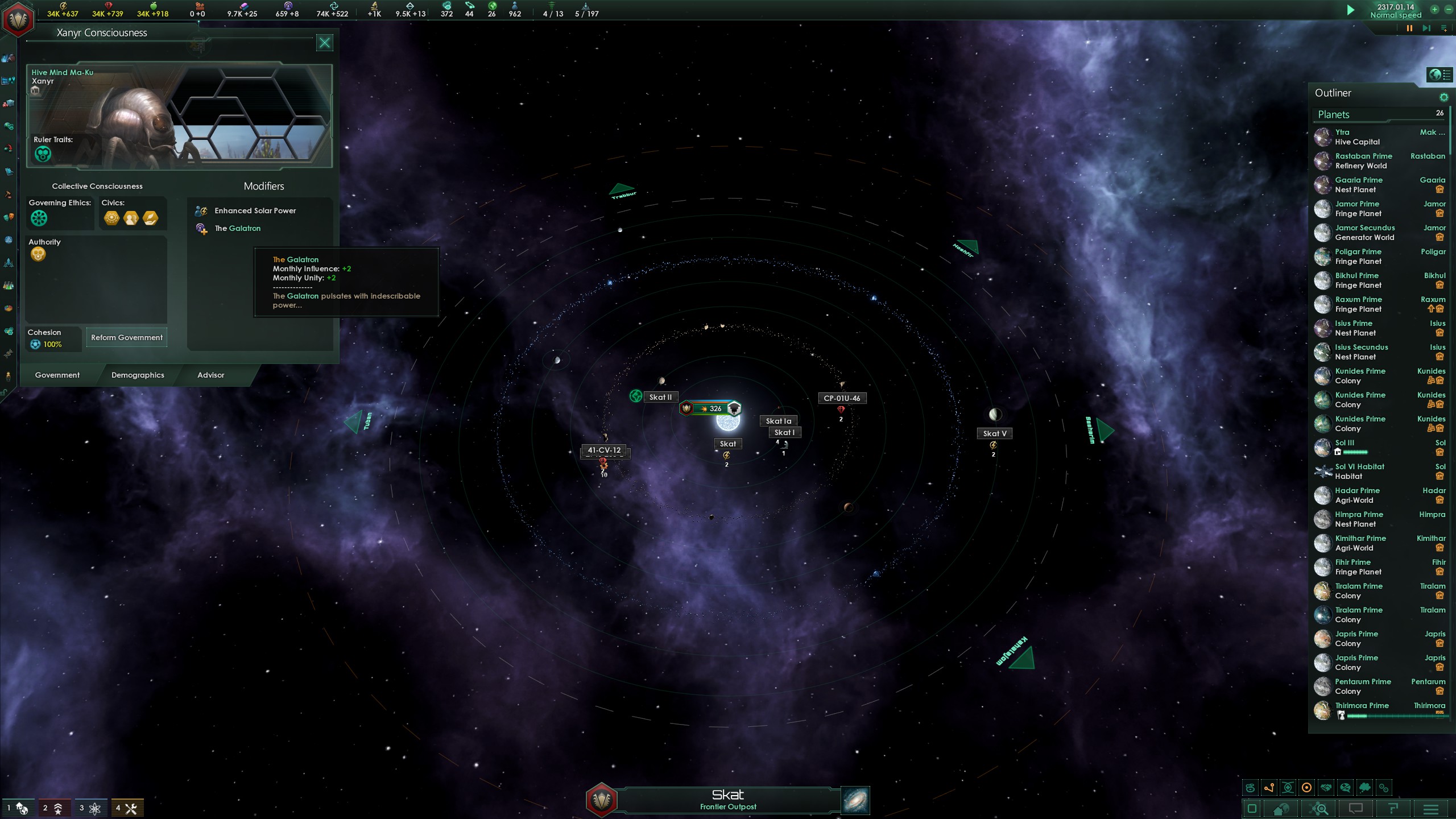Open the wrench-and-tools tab numbered 4
Viewport: 1456px width, 819px height.
[x=127, y=808]
